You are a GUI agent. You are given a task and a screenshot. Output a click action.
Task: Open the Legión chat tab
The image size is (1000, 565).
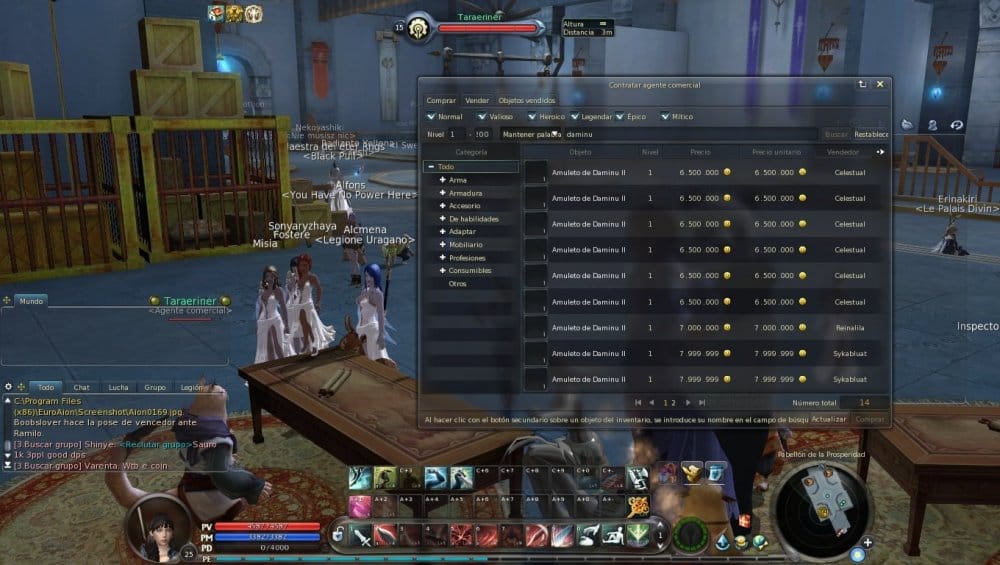pyautogui.click(x=192, y=387)
